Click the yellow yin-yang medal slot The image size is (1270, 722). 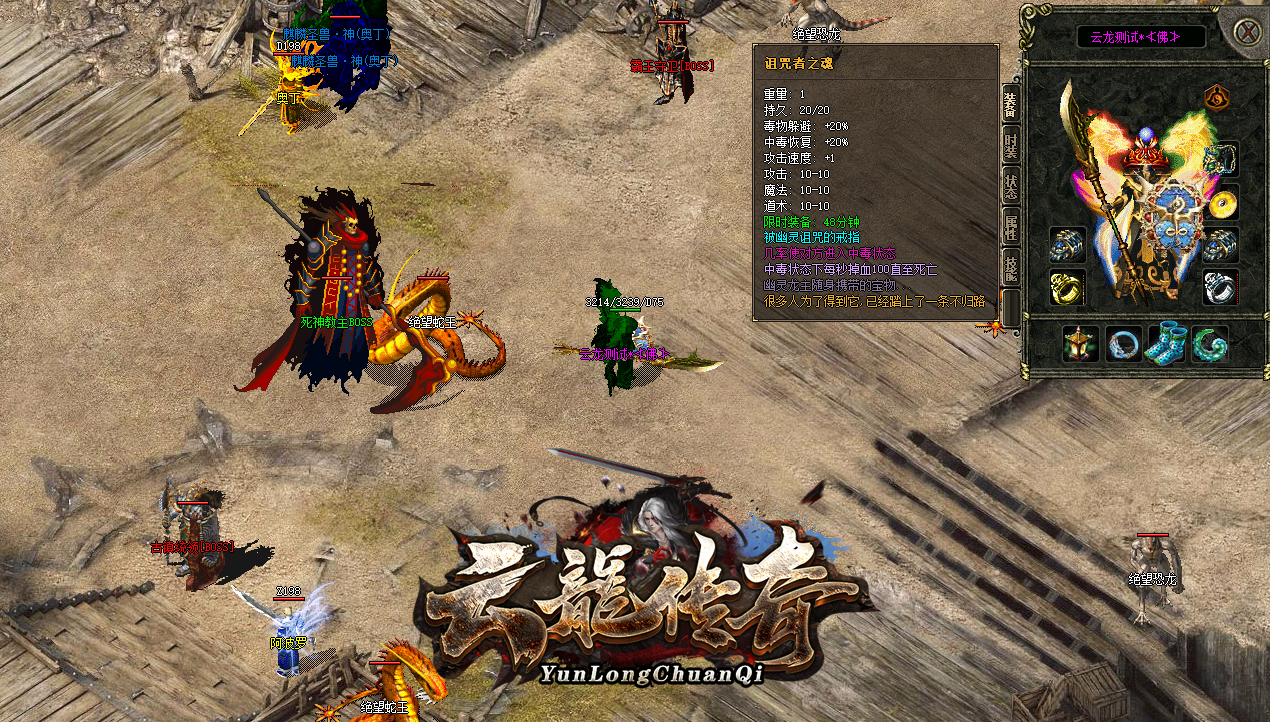tap(1221, 202)
